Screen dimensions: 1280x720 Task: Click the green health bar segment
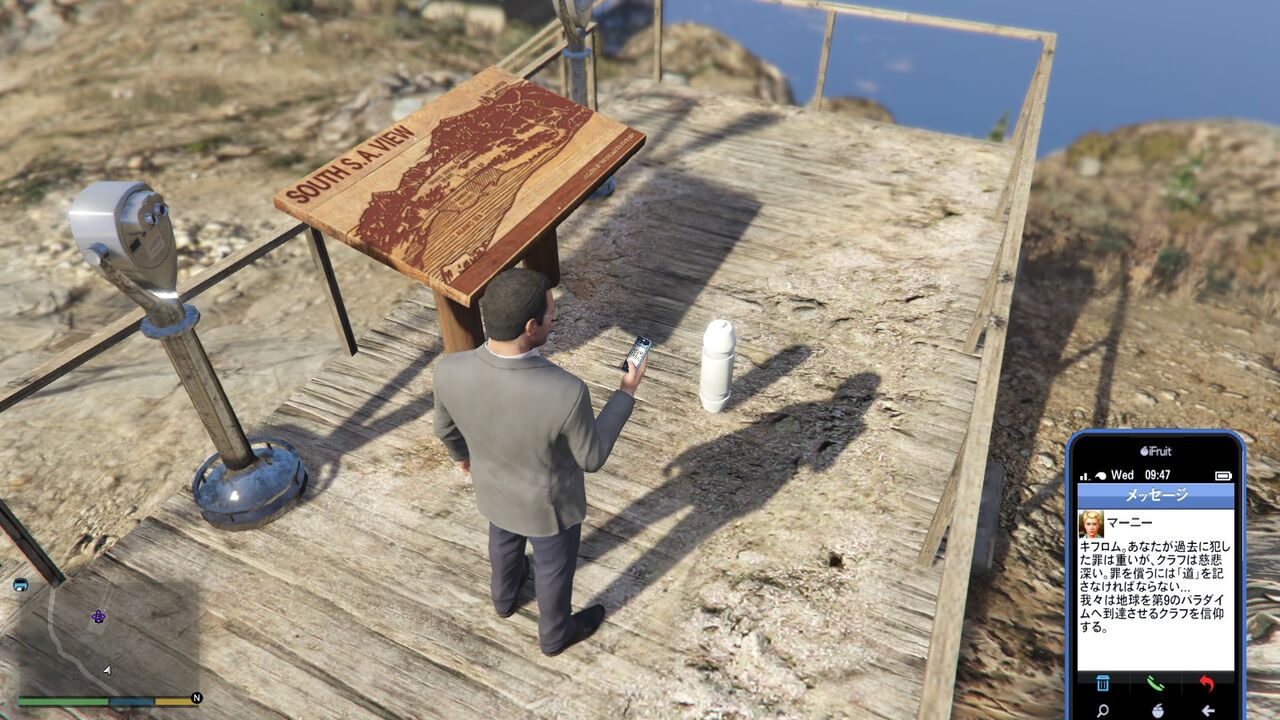click(x=62, y=700)
